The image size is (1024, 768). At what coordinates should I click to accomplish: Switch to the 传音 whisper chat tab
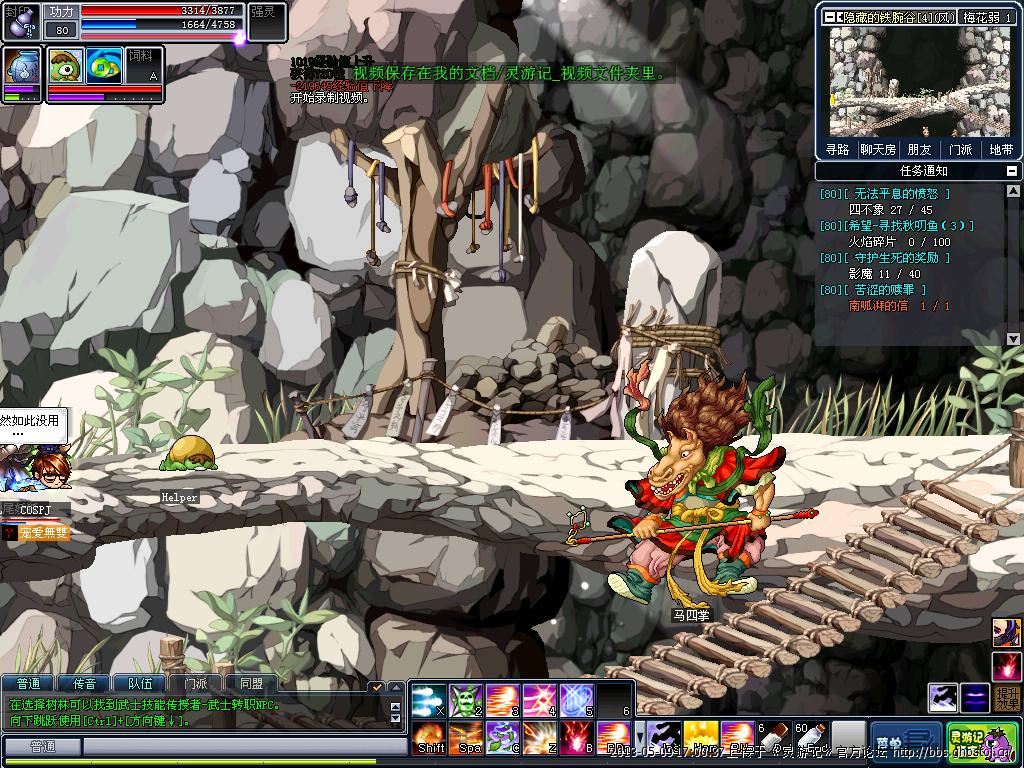tap(84, 684)
